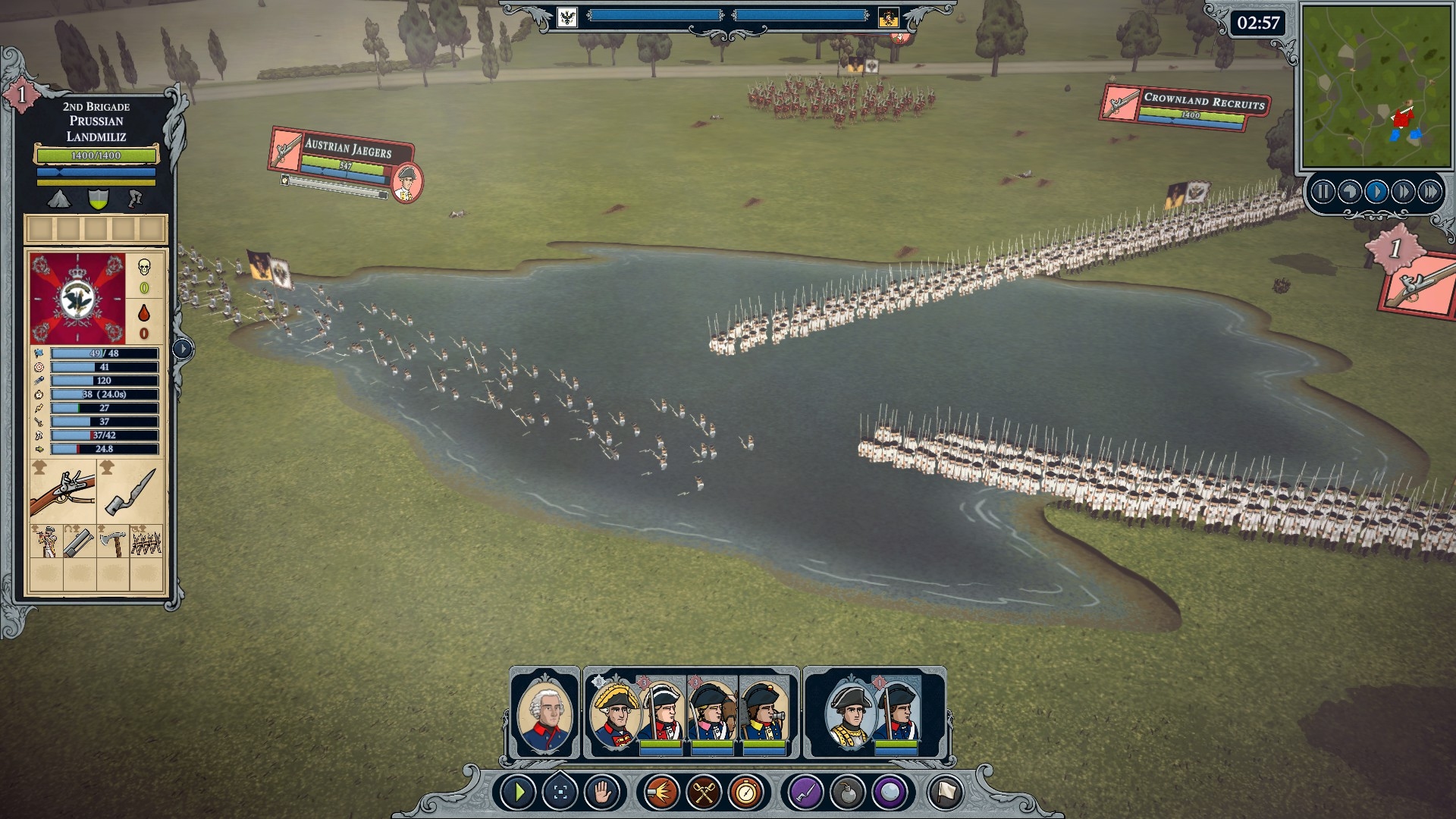
Task: Activate the purple bayonet ability
Action: [x=805, y=793]
